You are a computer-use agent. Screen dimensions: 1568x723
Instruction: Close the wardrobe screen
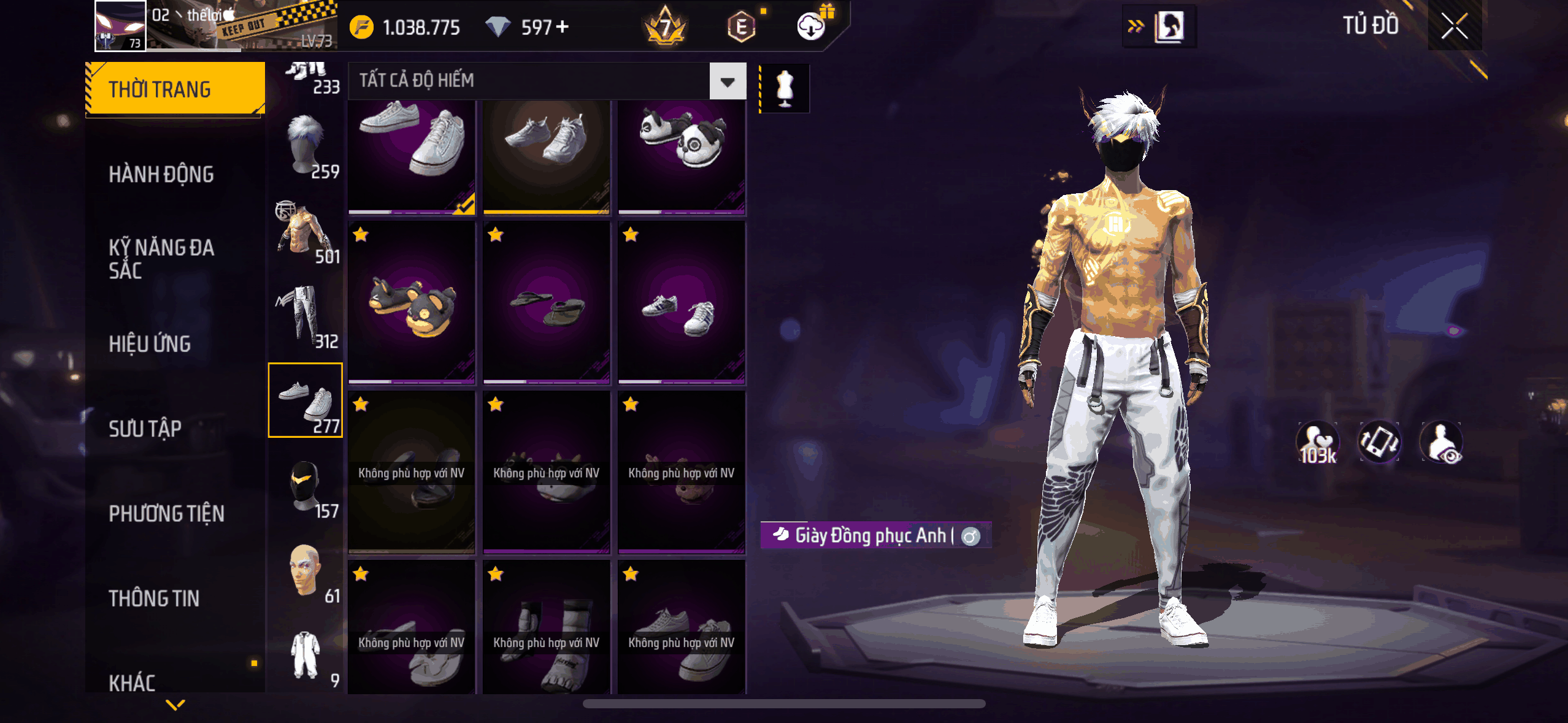coord(1454,26)
